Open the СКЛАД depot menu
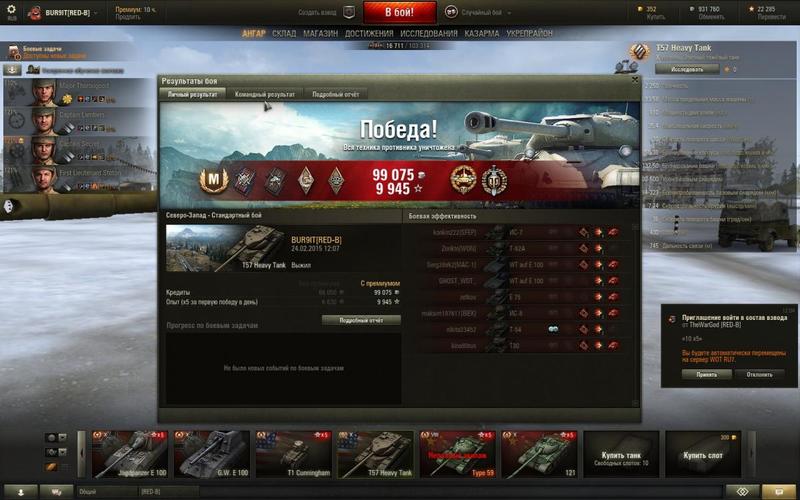 pos(284,33)
